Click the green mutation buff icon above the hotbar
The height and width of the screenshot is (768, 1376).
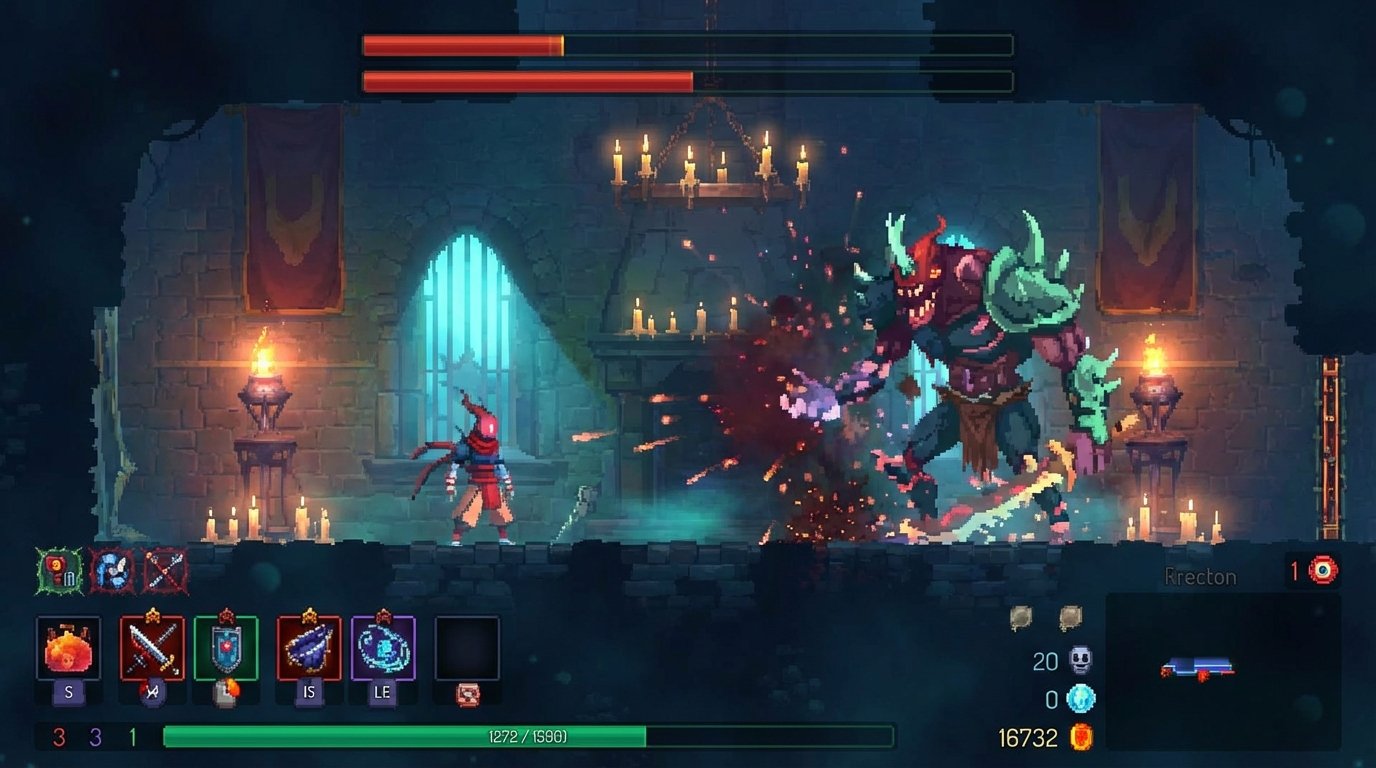pos(57,566)
